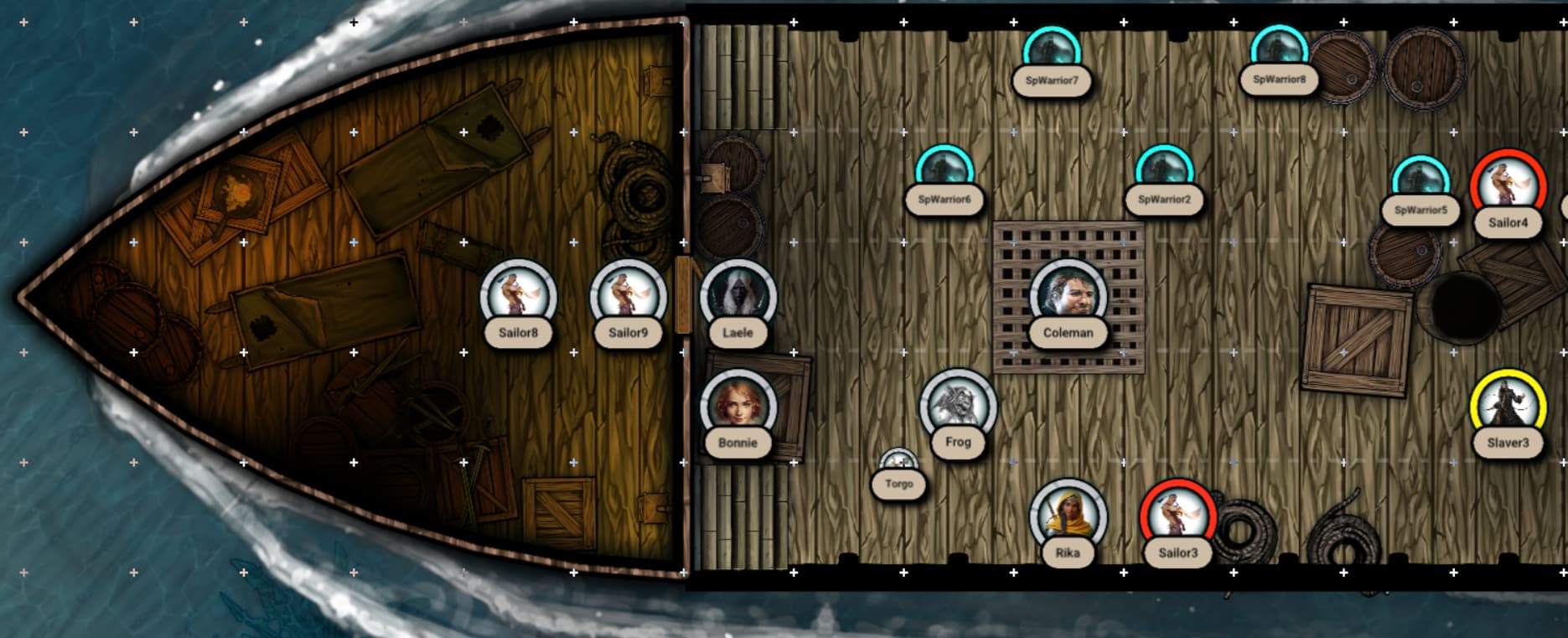
Task: Choose the SpWarrior2 token
Action: tap(1164, 171)
